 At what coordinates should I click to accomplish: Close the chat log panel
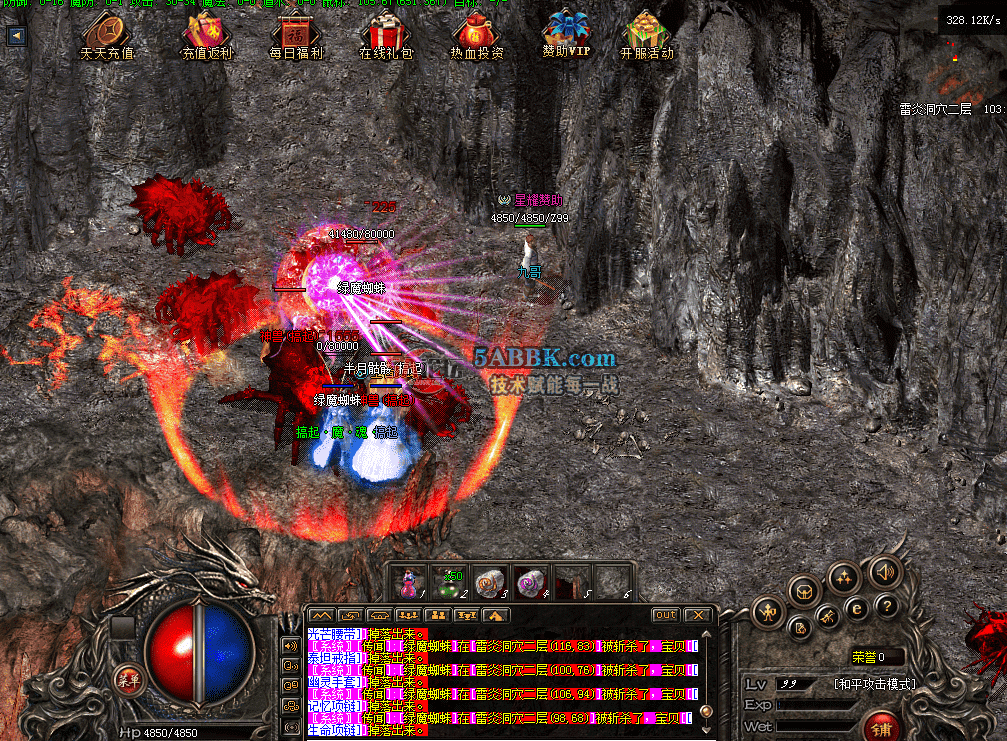pyautogui.click(x=698, y=615)
